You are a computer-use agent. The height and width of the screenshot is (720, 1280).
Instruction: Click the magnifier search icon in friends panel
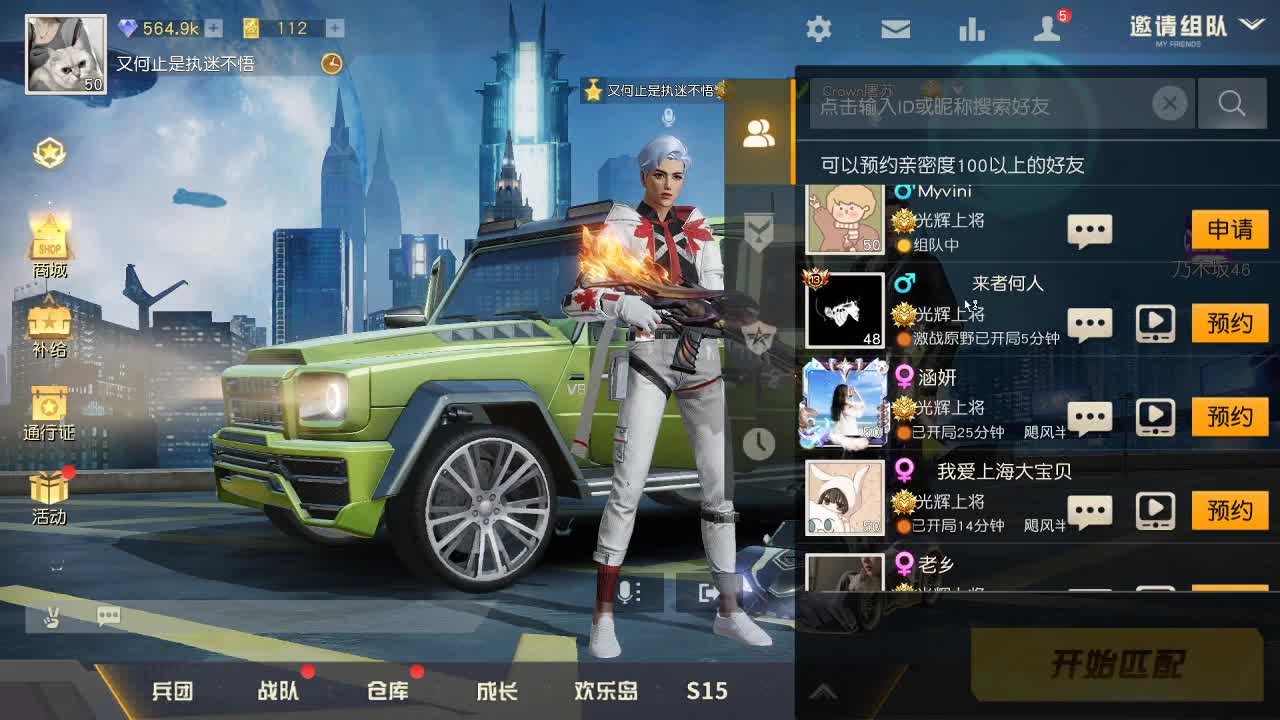tap(1231, 103)
